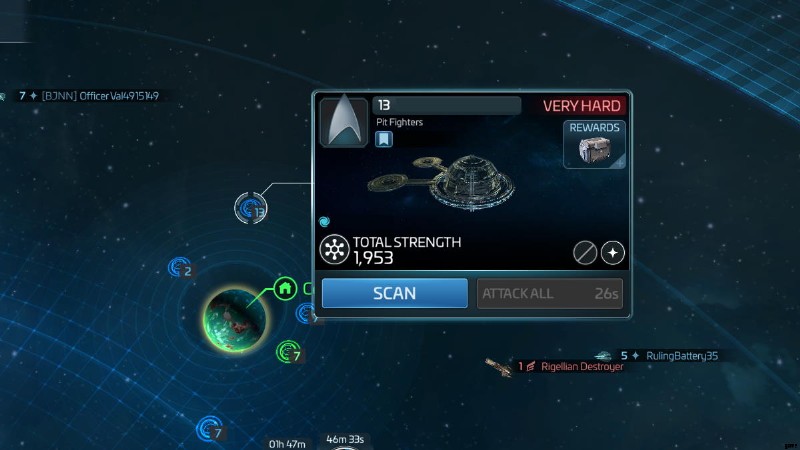This screenshot has height=450, width=800.
Task: Select the blue level 2 station marker
Action: click(180, 267)
